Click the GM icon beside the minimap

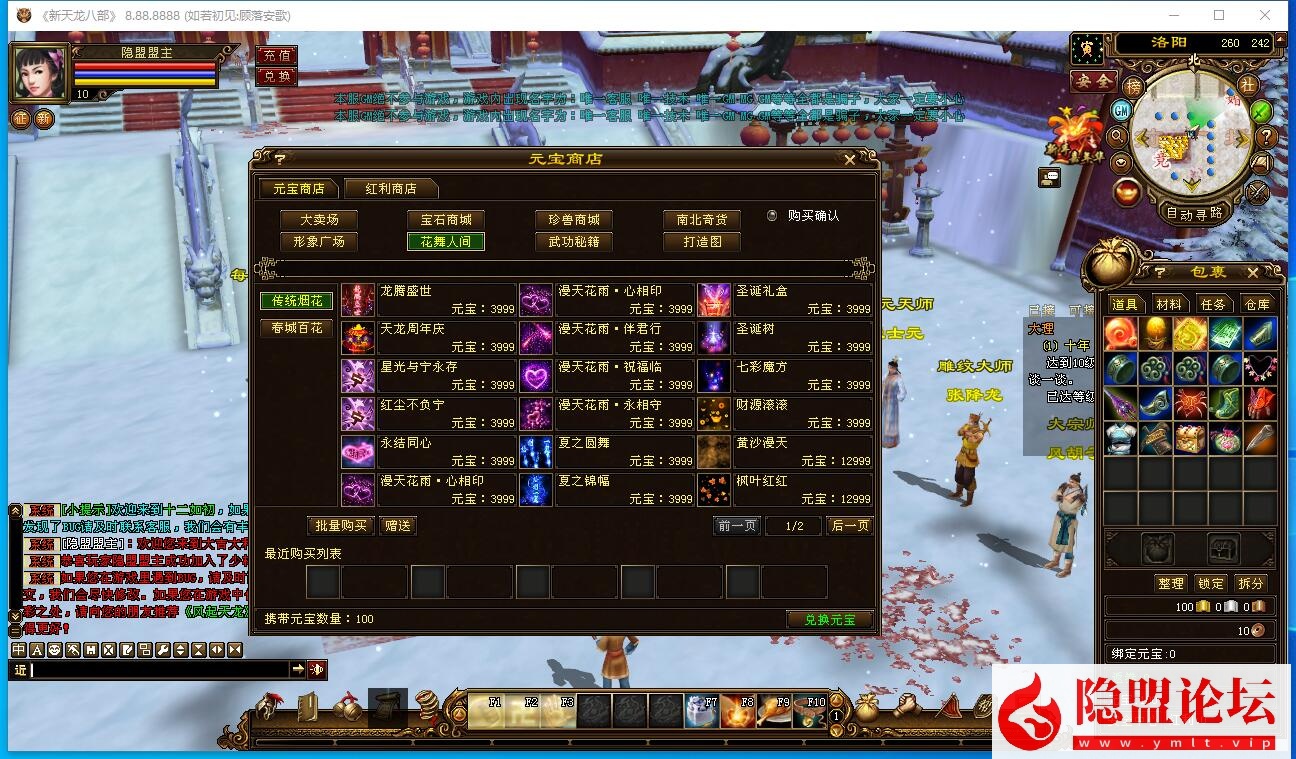pyautogui.click(x=1122, y=110)
